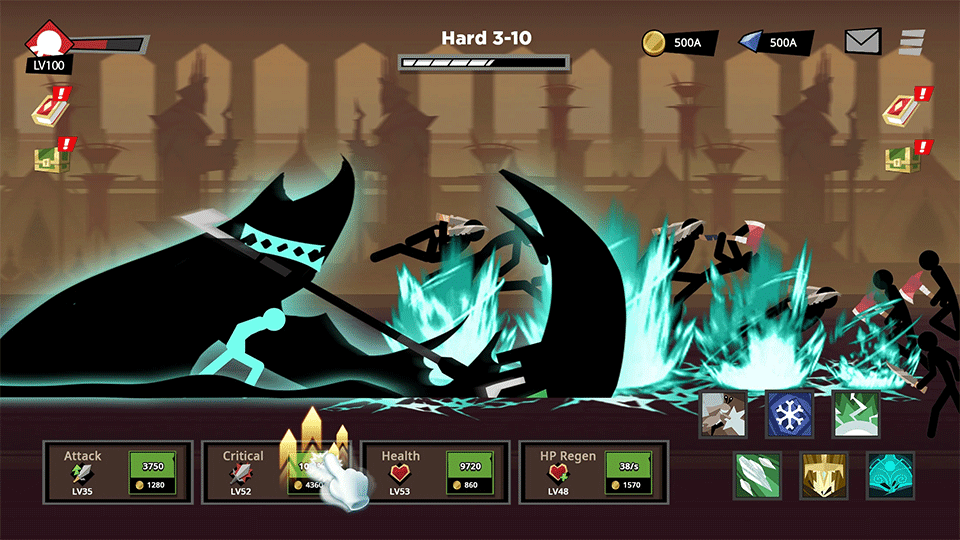Image resolution: width=960 pixels, height=540 pixels.
Task: Open the three-bar main menu
Action: [912, 41]
